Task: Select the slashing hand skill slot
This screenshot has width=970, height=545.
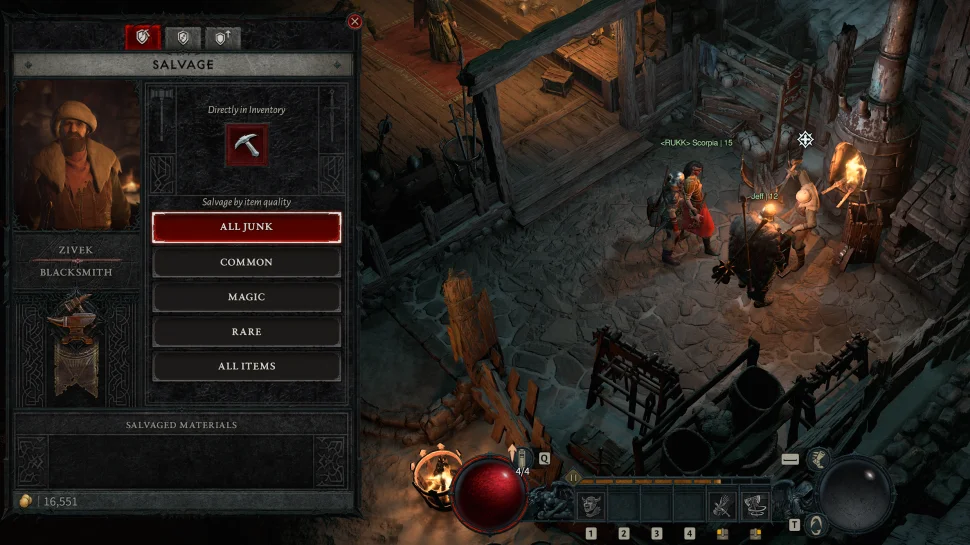Action: (x=724, y=506)
